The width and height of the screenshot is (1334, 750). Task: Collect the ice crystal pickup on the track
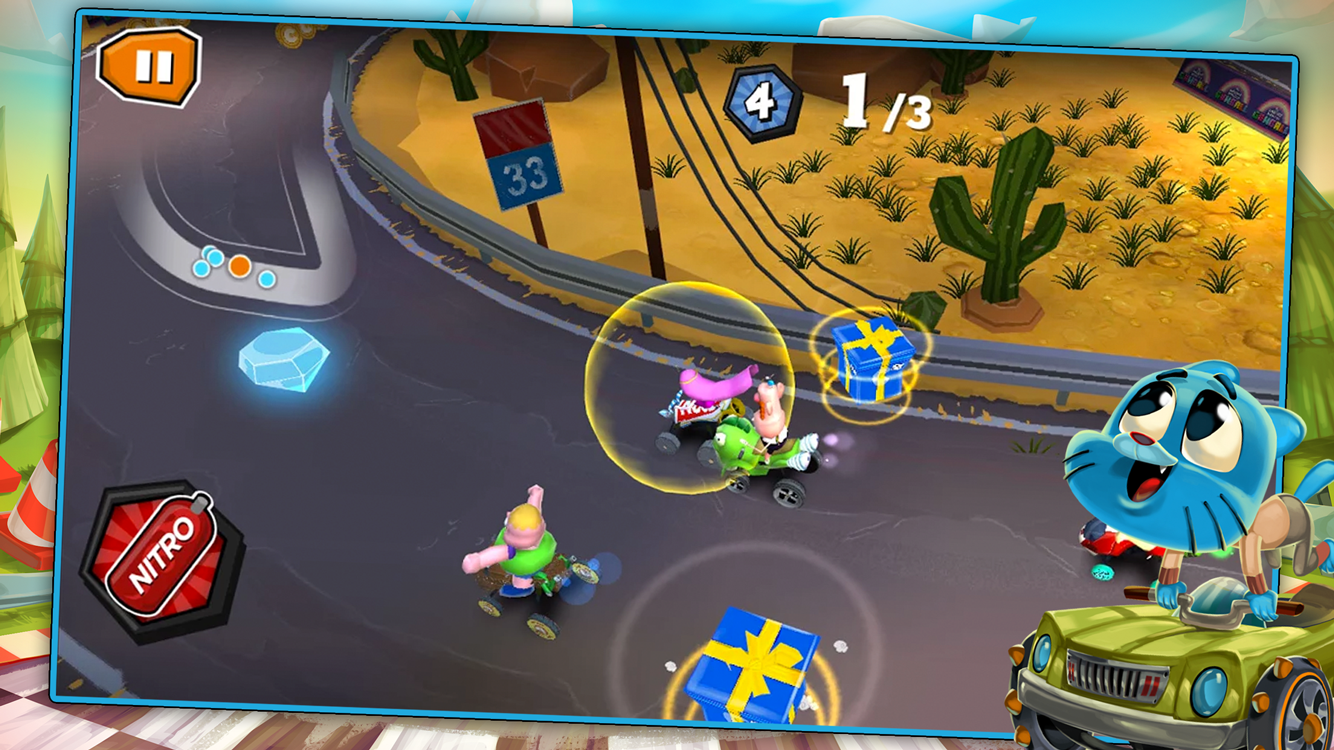click(x=283, y=361)
